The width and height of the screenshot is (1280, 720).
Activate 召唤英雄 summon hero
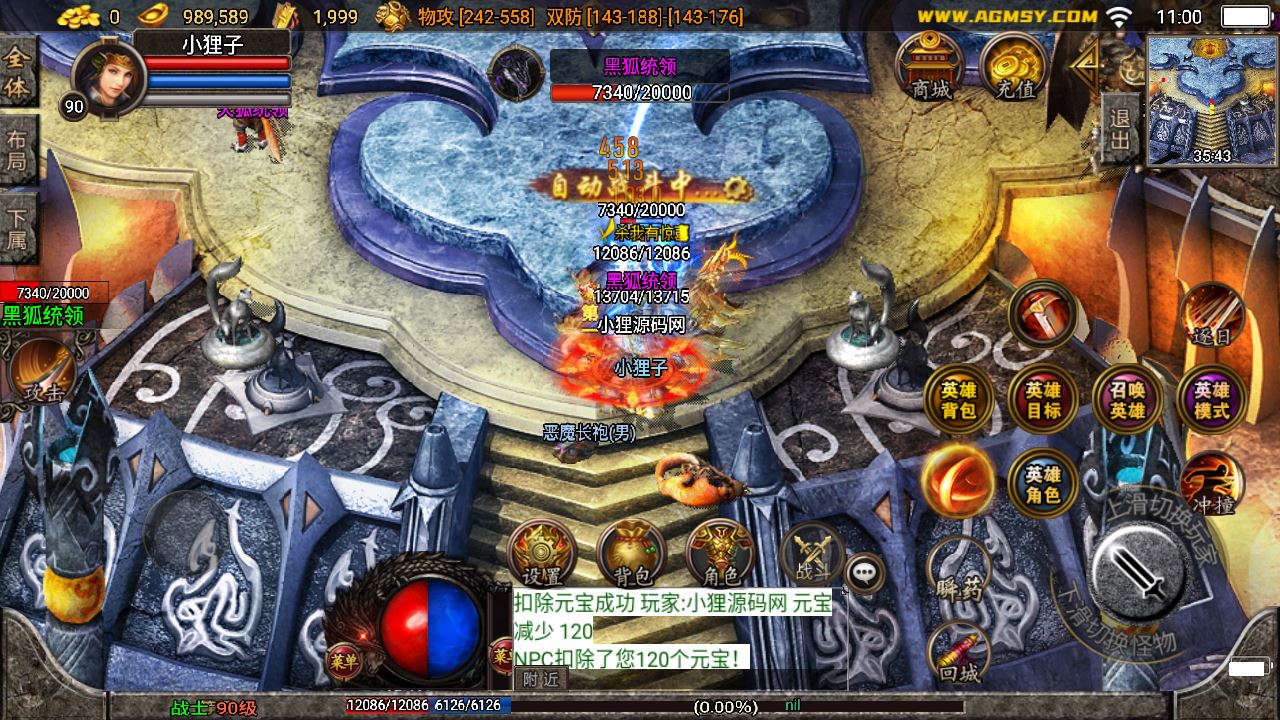(x=1127, y=400)
